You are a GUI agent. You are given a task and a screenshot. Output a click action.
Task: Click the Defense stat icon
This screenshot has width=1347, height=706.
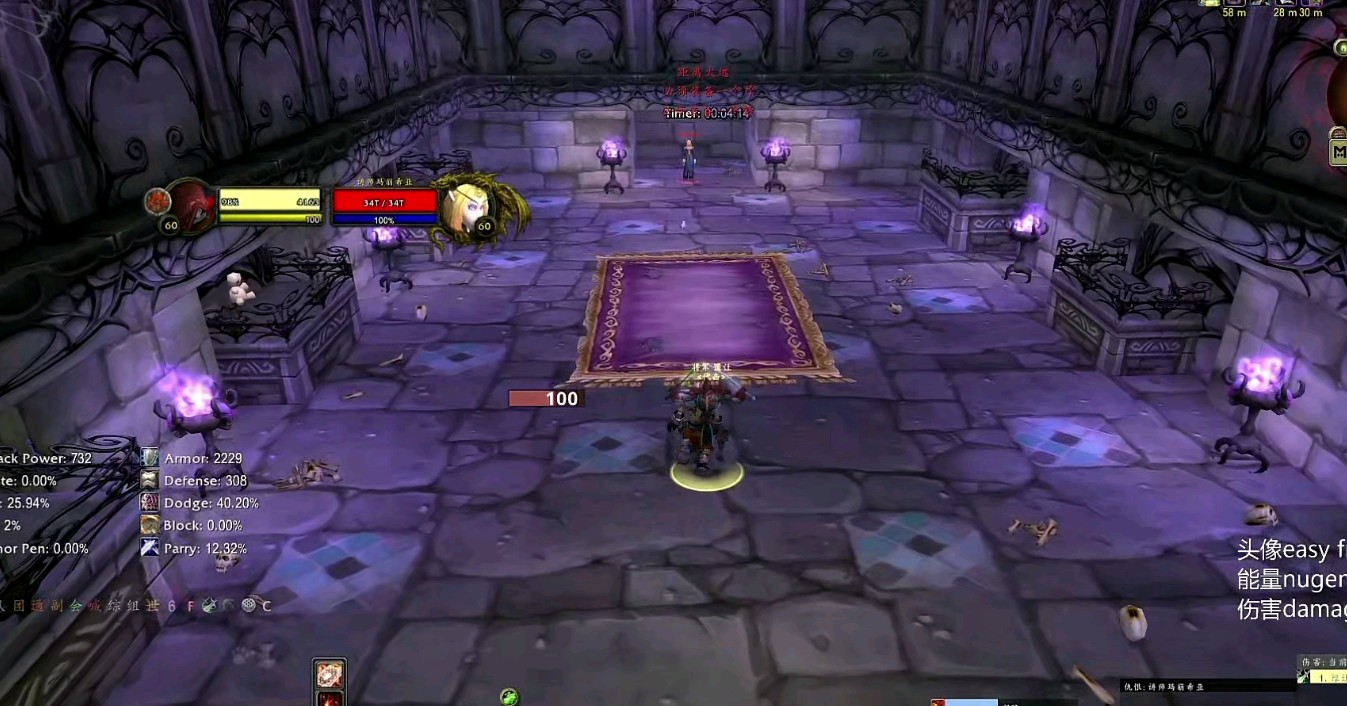[150, 480]
